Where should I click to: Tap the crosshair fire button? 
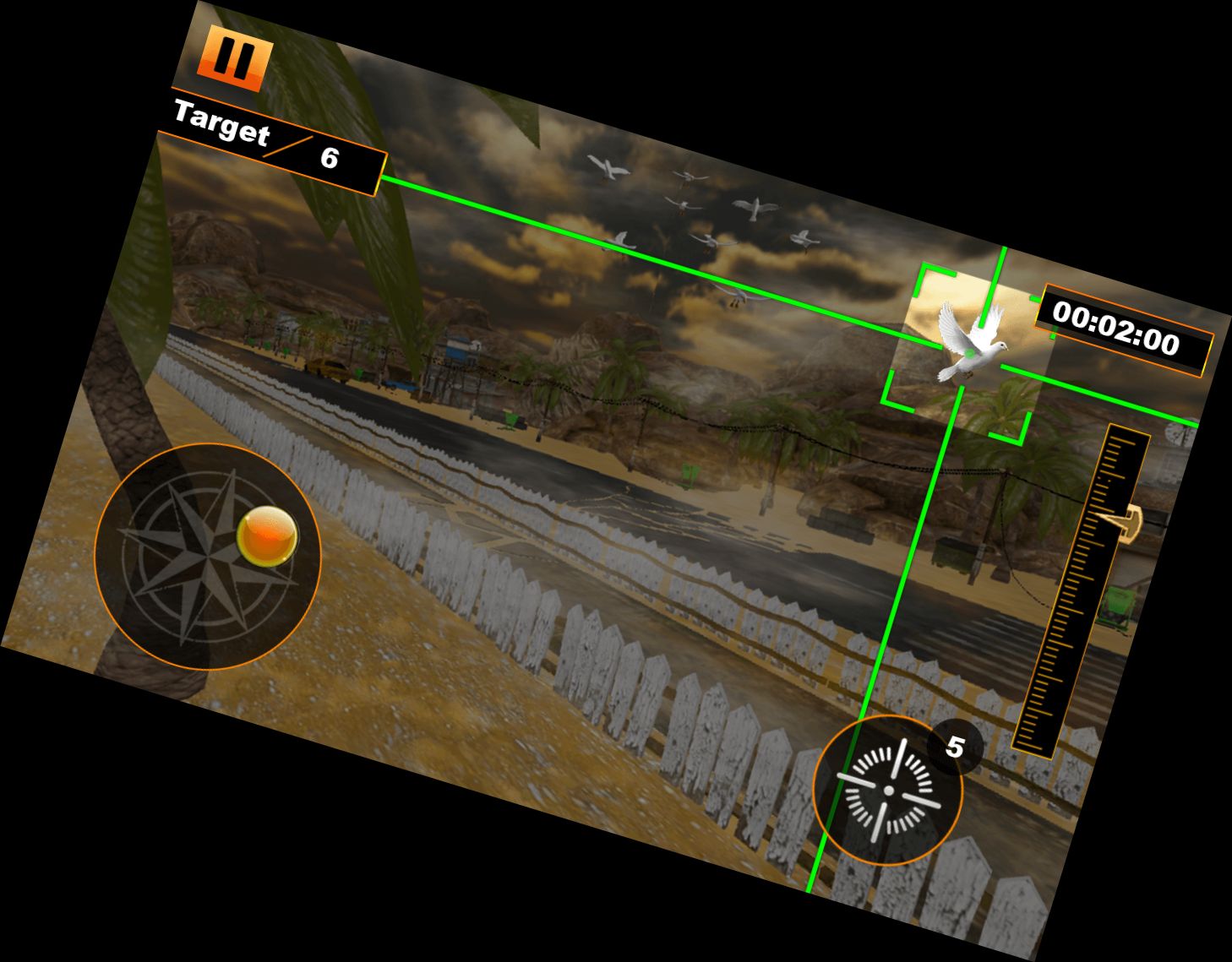[888, 791]
